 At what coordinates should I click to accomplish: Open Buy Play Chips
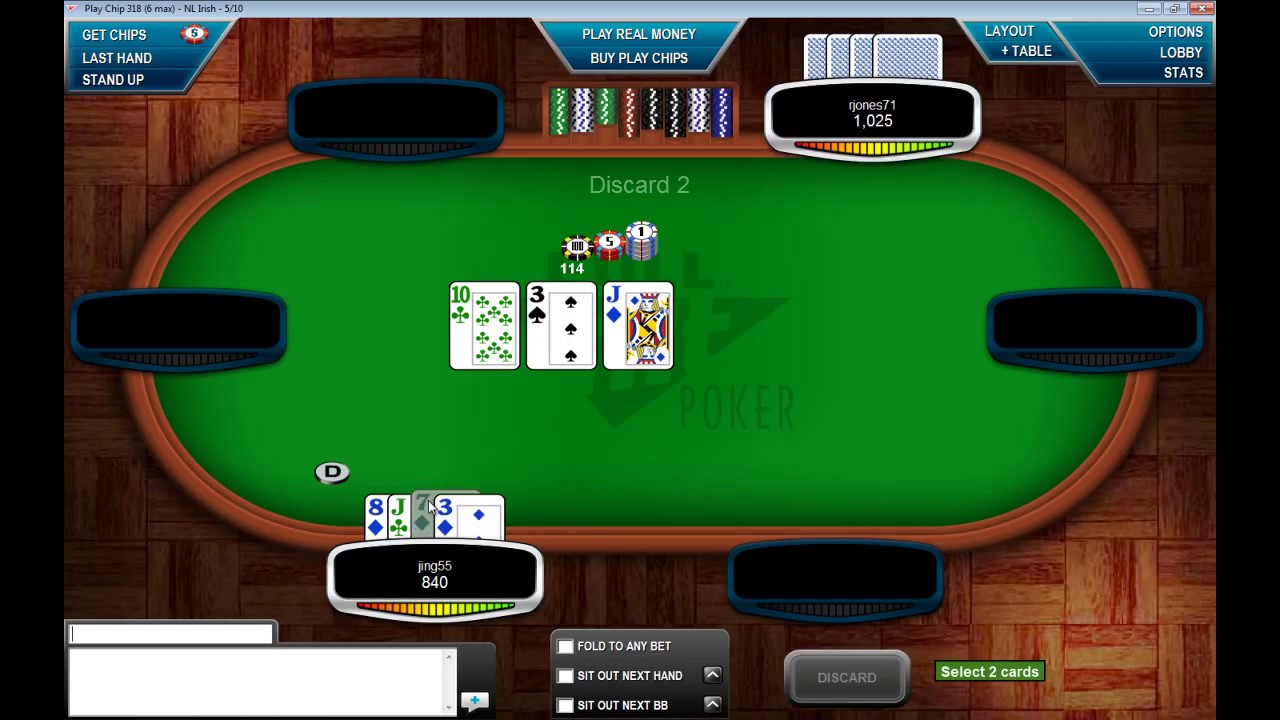point(639,58)
